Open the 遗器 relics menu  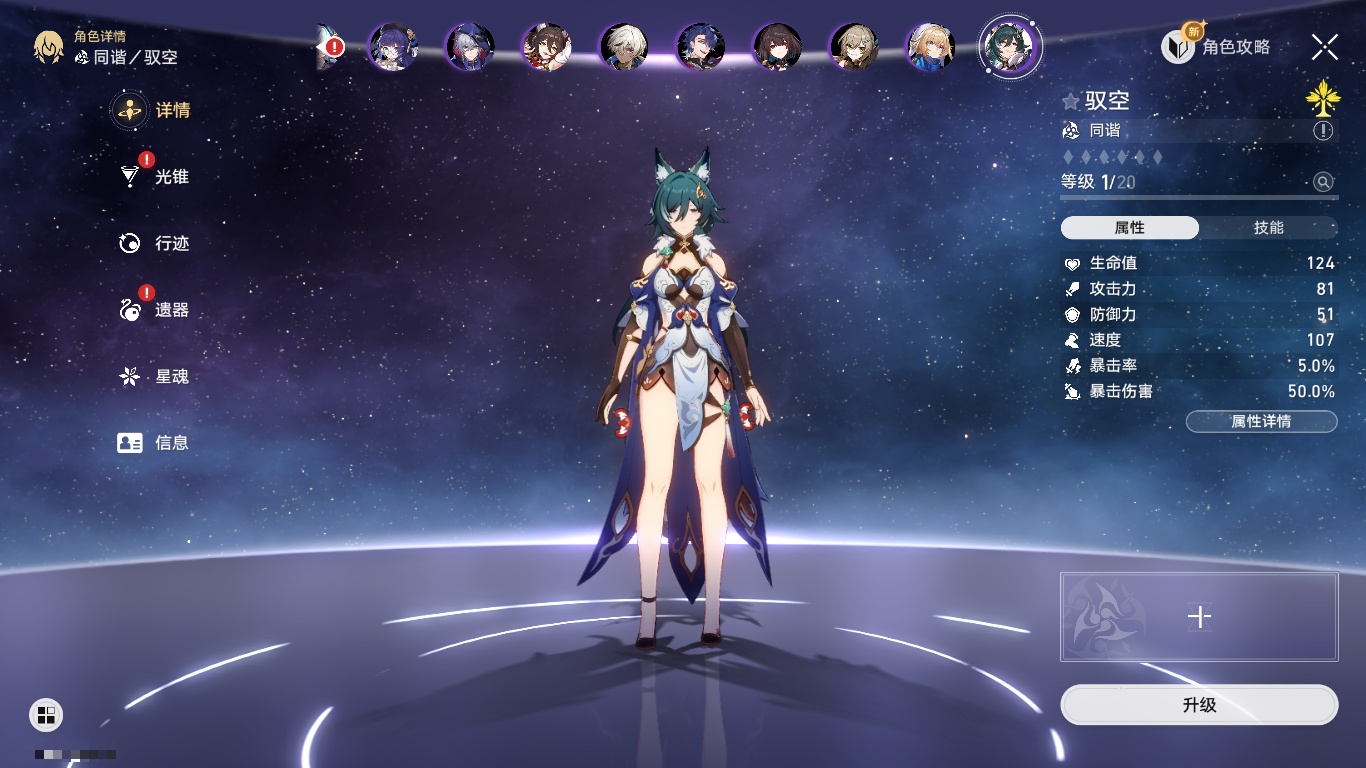point(154,310)
